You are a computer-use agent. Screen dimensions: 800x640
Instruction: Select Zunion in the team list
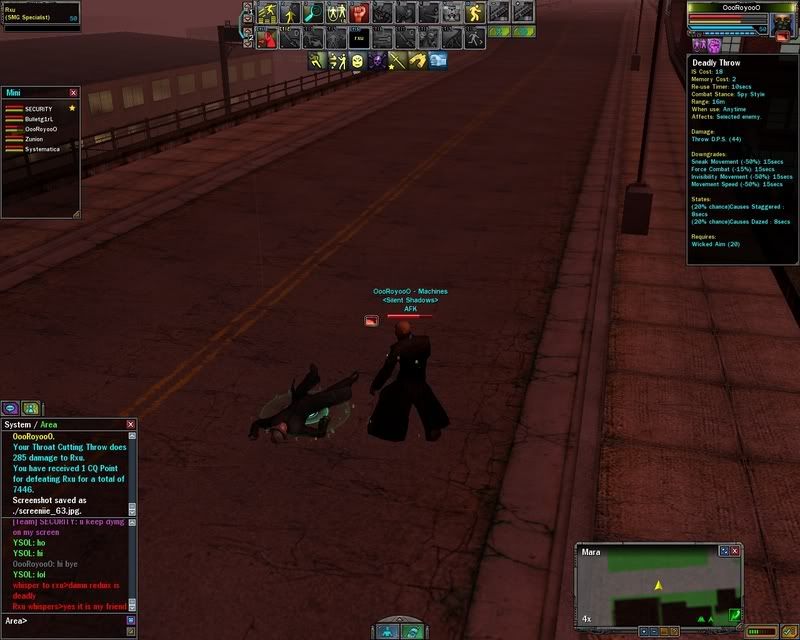click(34, 139)
